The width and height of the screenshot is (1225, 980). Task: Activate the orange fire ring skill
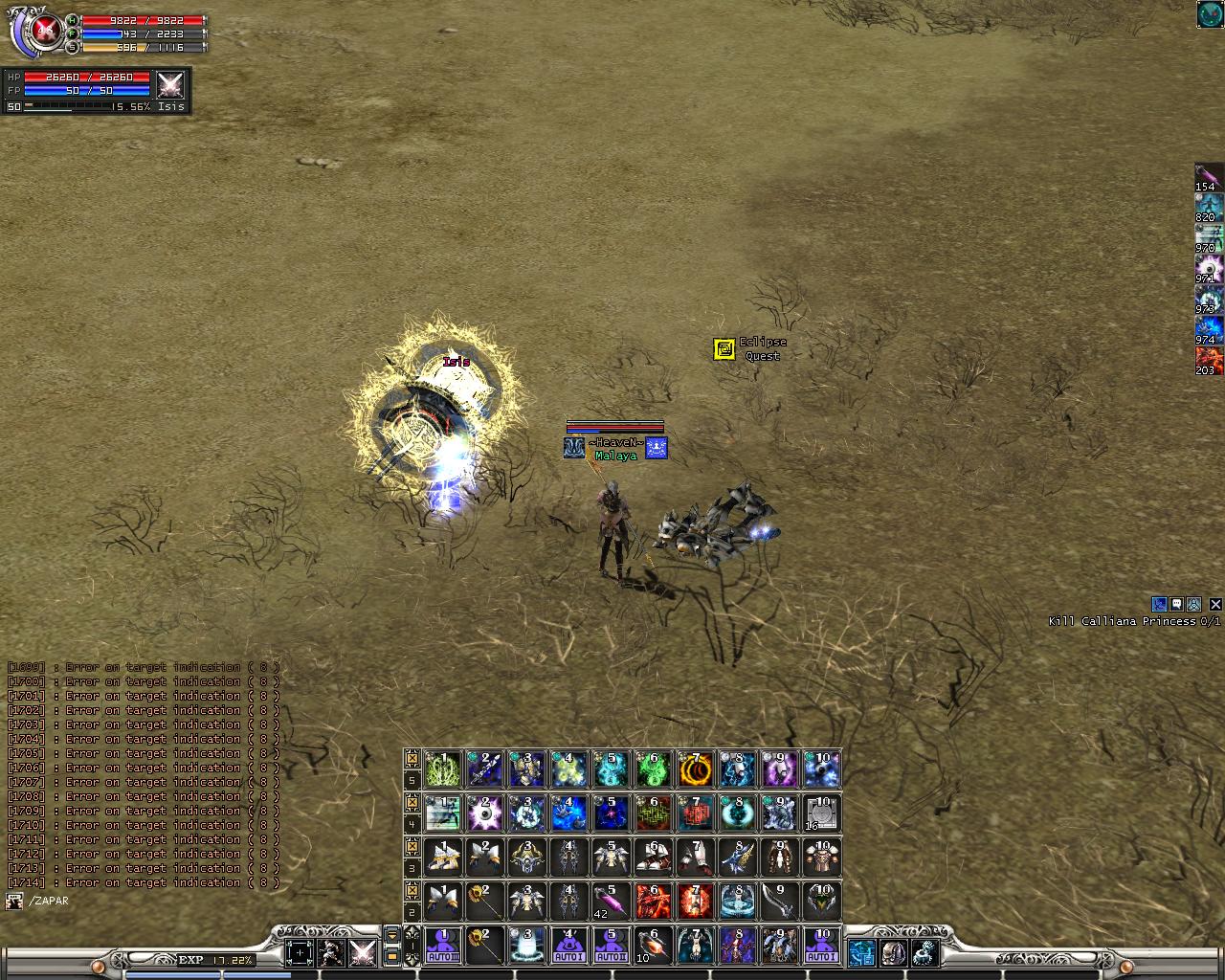696,768
